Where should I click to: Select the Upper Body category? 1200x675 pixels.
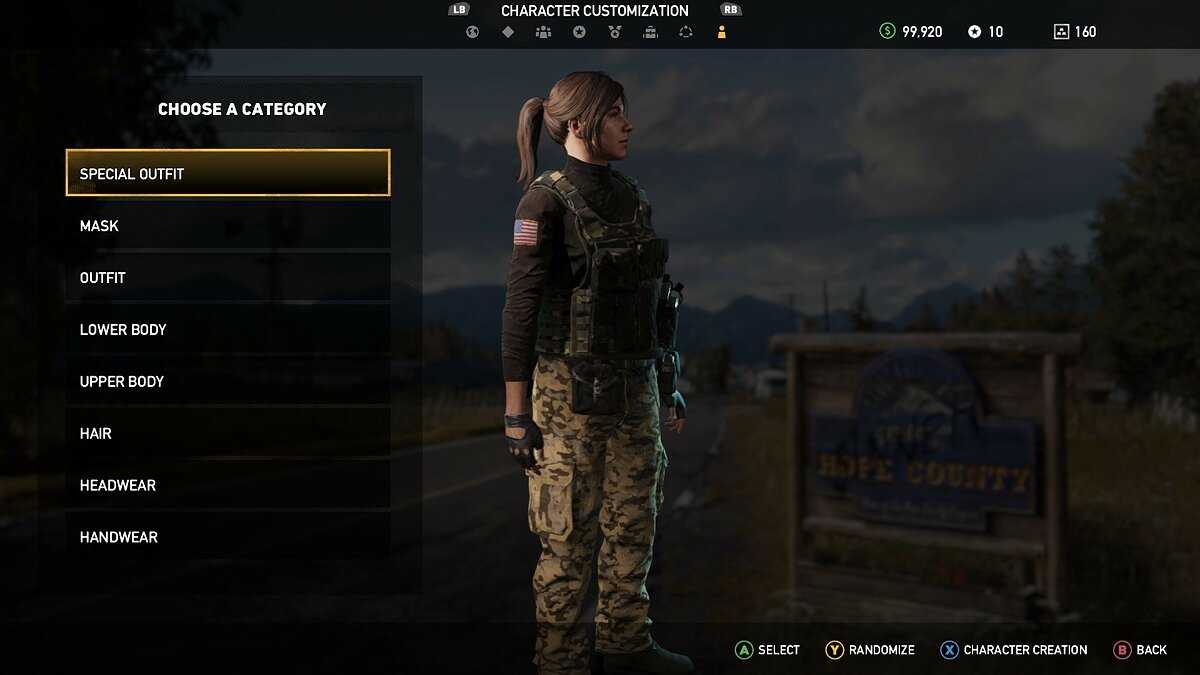(x=228, y=382)
